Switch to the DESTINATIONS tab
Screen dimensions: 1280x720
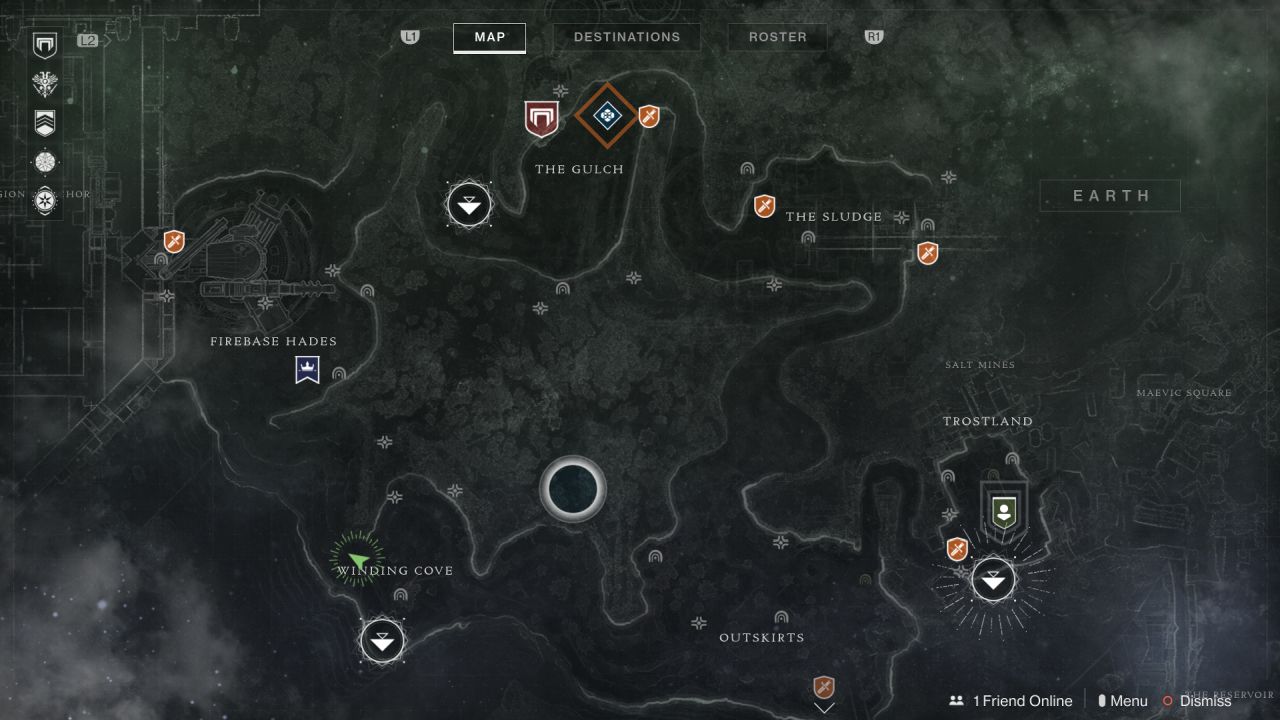pos(627,37)
